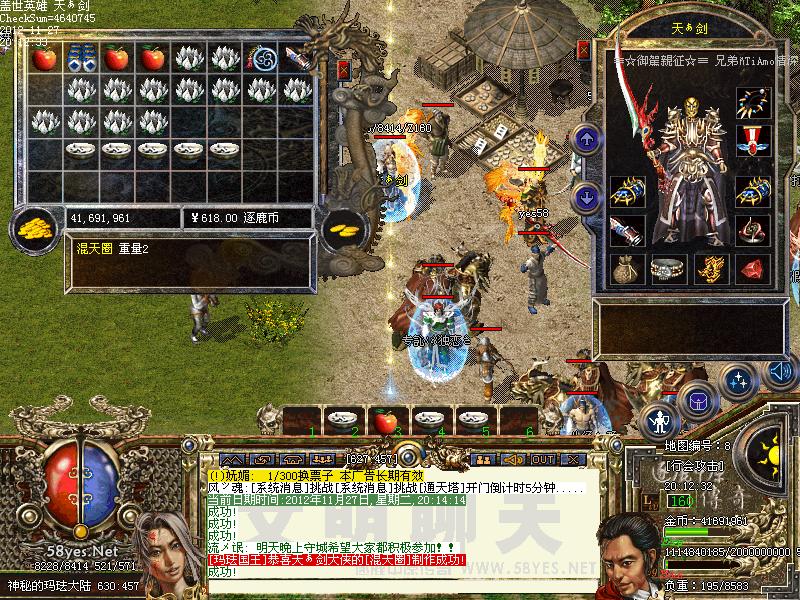Go to previous character panel page
This screenshot has width=800, height=600.
pyautogui.click(x=588, y=138)
